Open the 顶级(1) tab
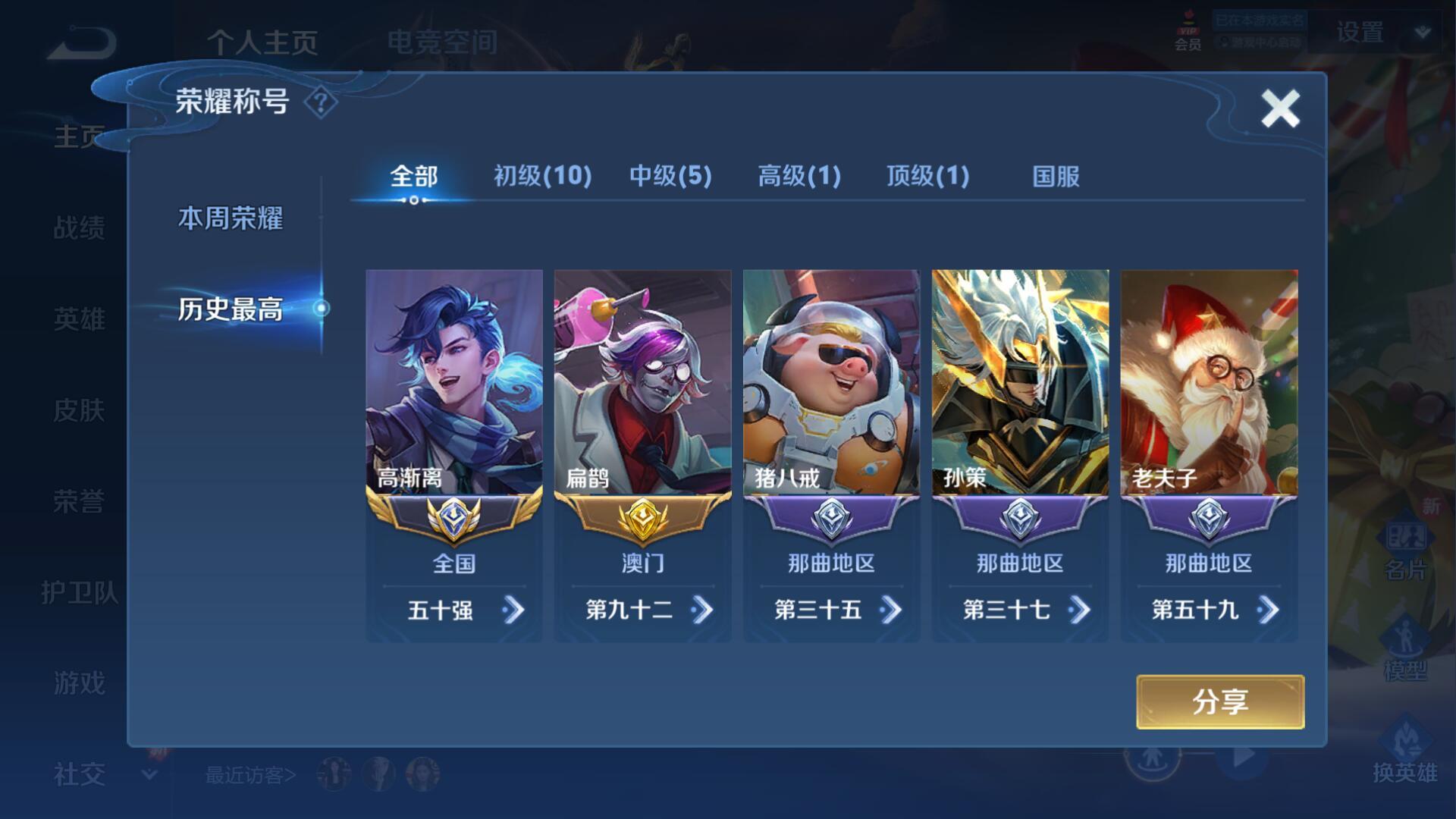1456x819 pixels. pos(927,177)
